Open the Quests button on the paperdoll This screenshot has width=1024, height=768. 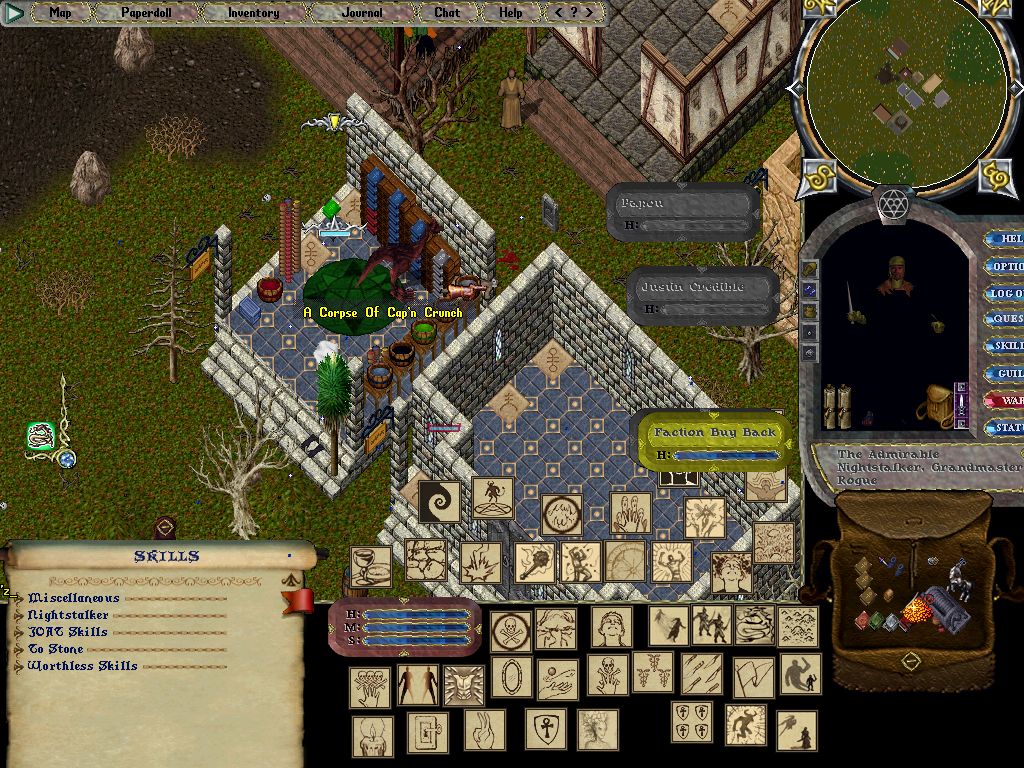click(1005, 320)
